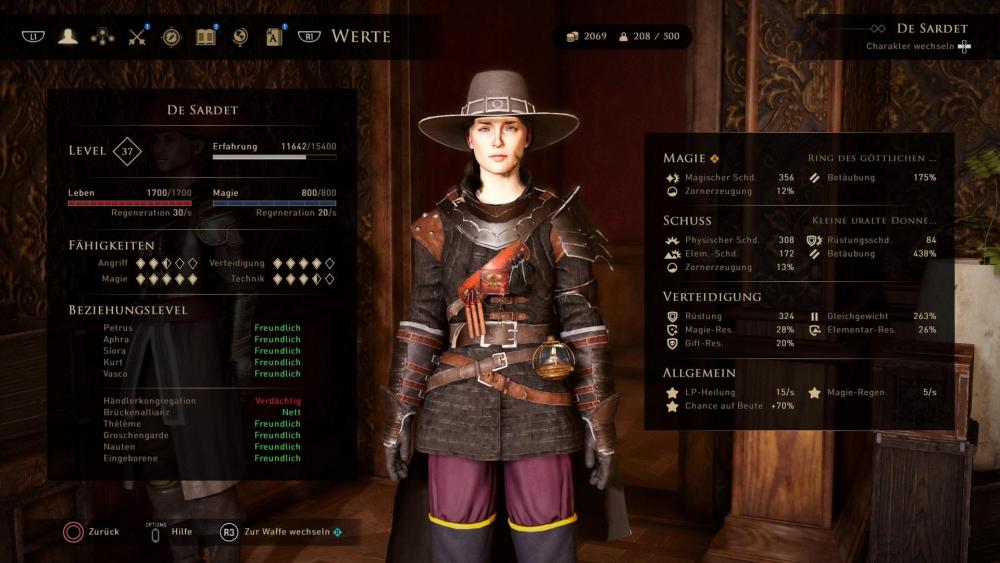The width and height of the screenshot is (1000, 563).
Task: Select Petrus in the relationship list
Action: 117,328
